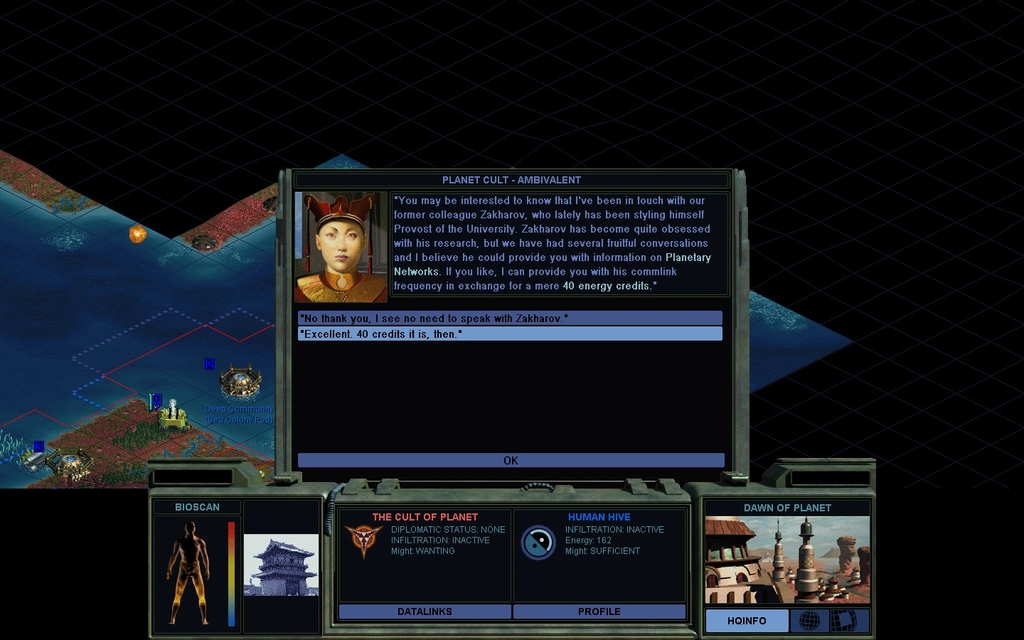View the Human Hive Profile
1024x640 pixels.
(x=599, y=611)
